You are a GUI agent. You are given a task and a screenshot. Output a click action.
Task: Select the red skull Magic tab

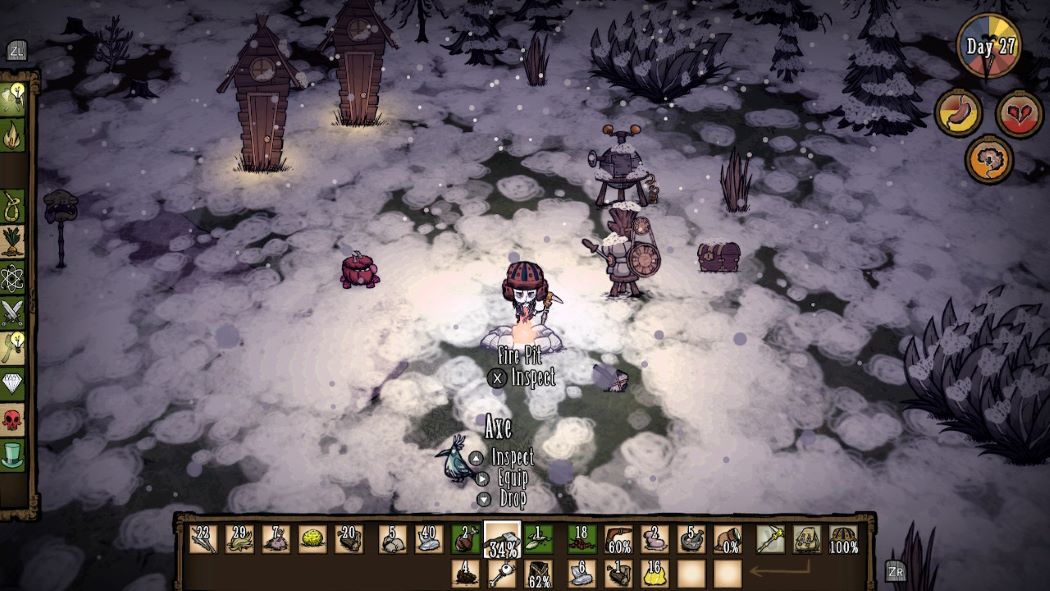click(13, 420)
